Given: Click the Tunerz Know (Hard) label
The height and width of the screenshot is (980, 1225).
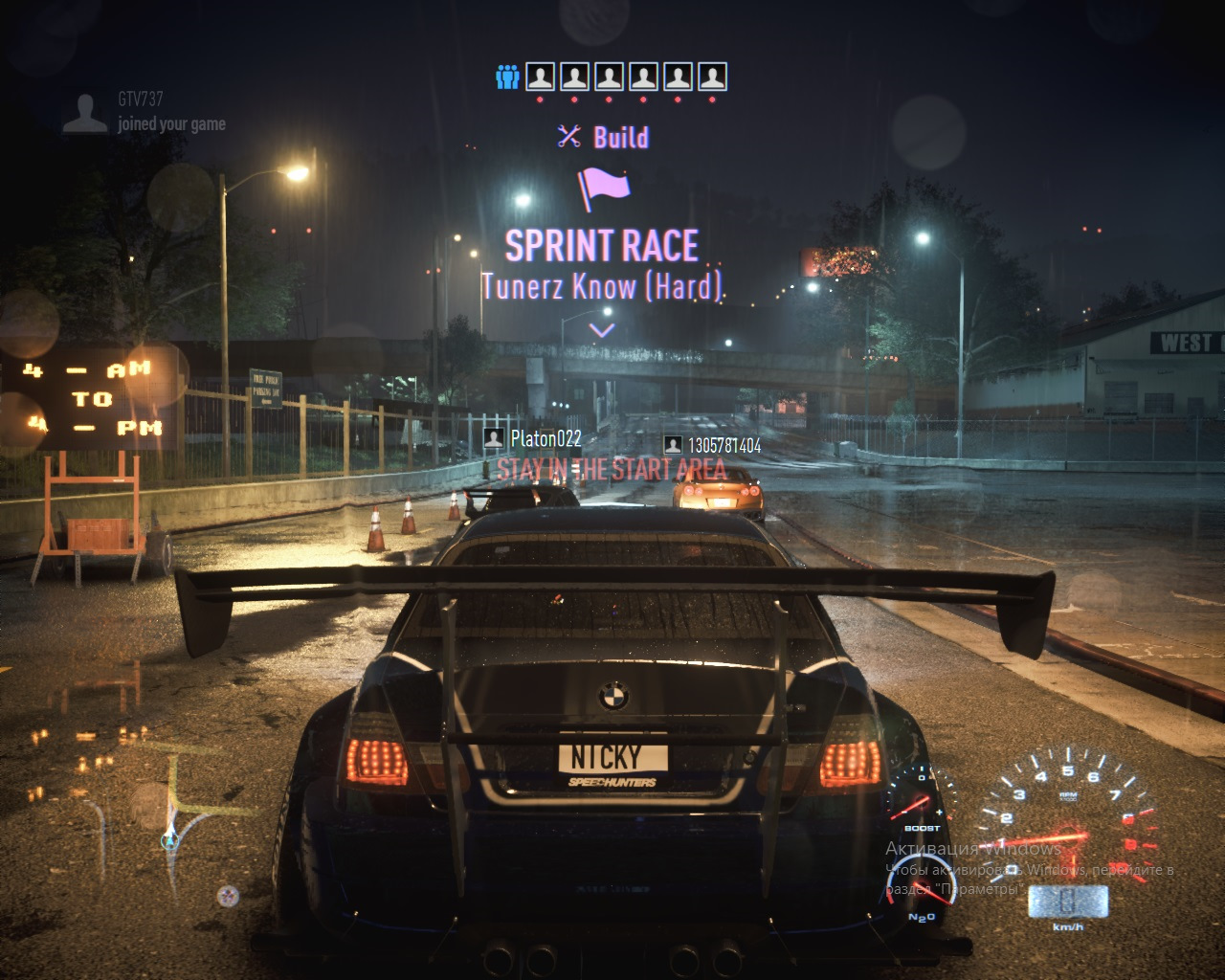Looking at the screenshot, I should 602,285.
